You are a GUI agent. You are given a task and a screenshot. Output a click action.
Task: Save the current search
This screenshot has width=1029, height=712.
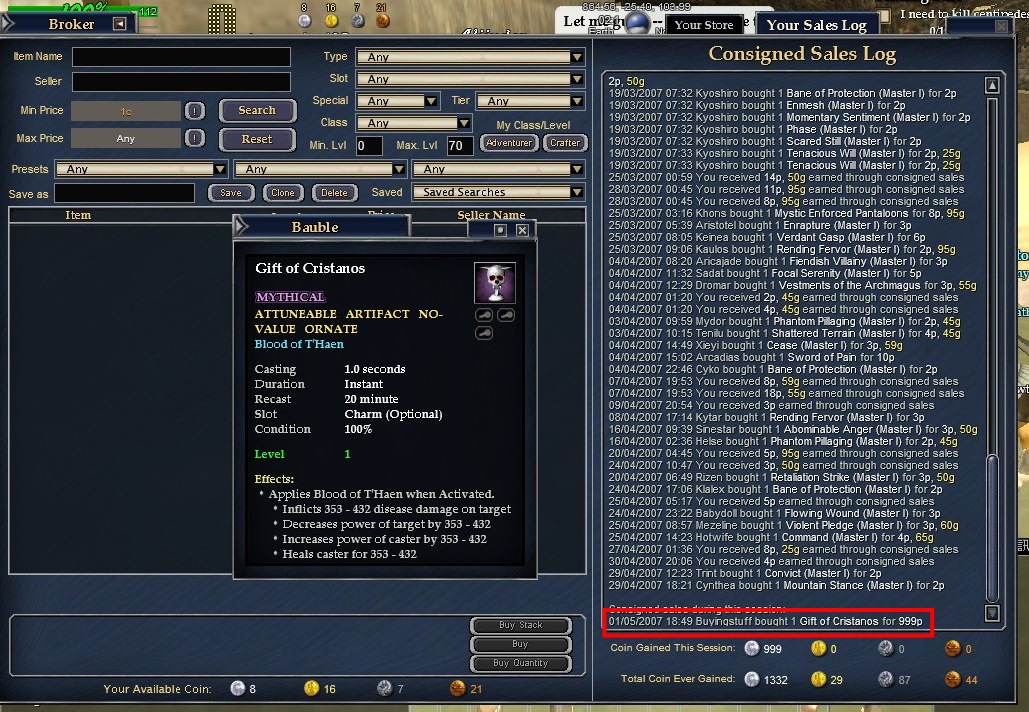(x=231, y=193)
